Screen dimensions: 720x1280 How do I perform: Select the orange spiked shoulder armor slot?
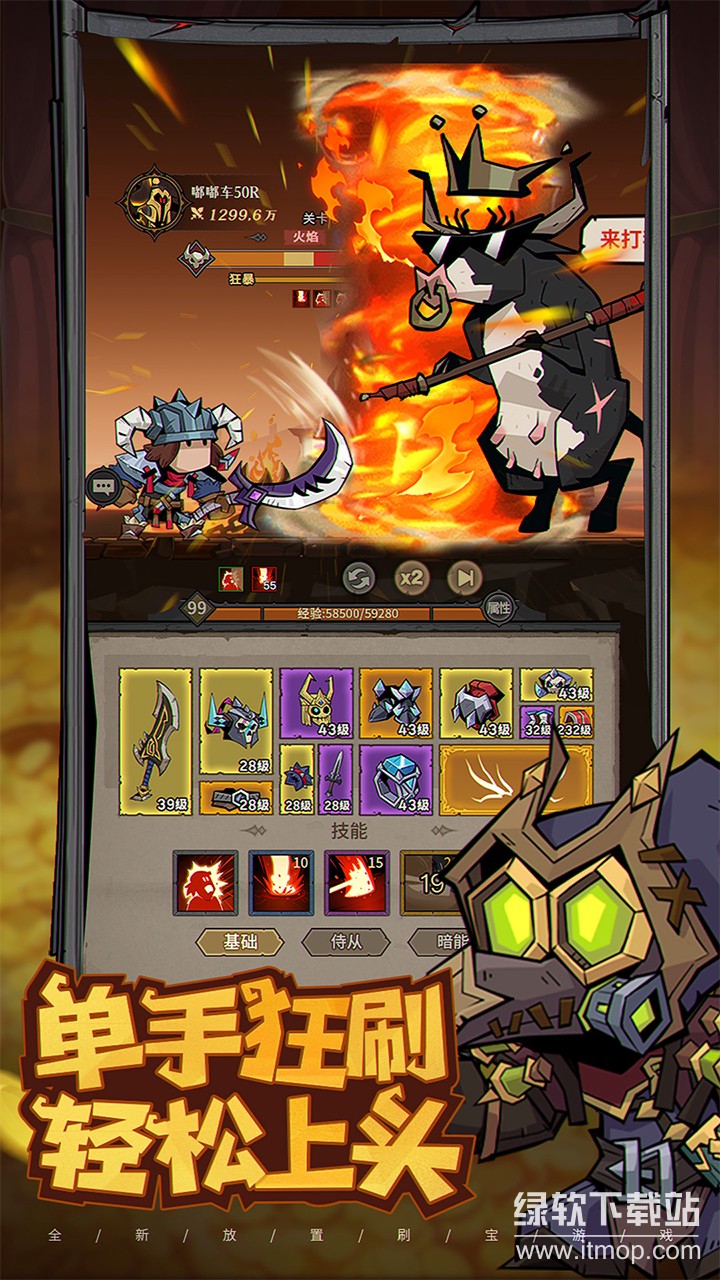pos(396,703)
